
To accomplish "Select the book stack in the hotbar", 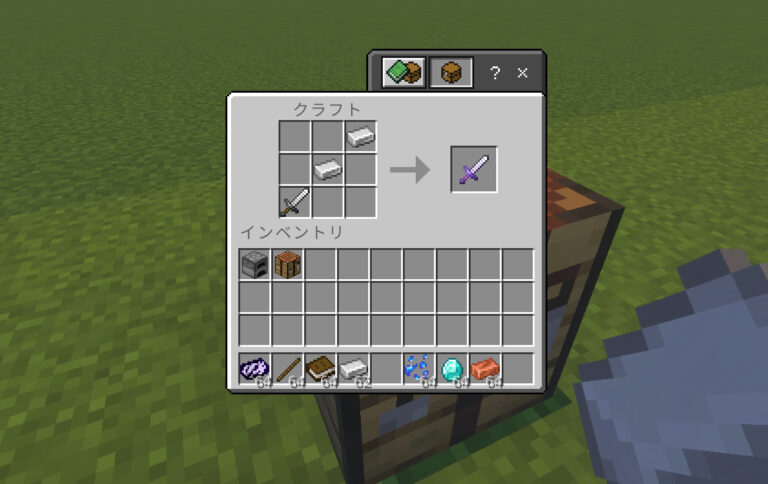I will coord(321,369).
